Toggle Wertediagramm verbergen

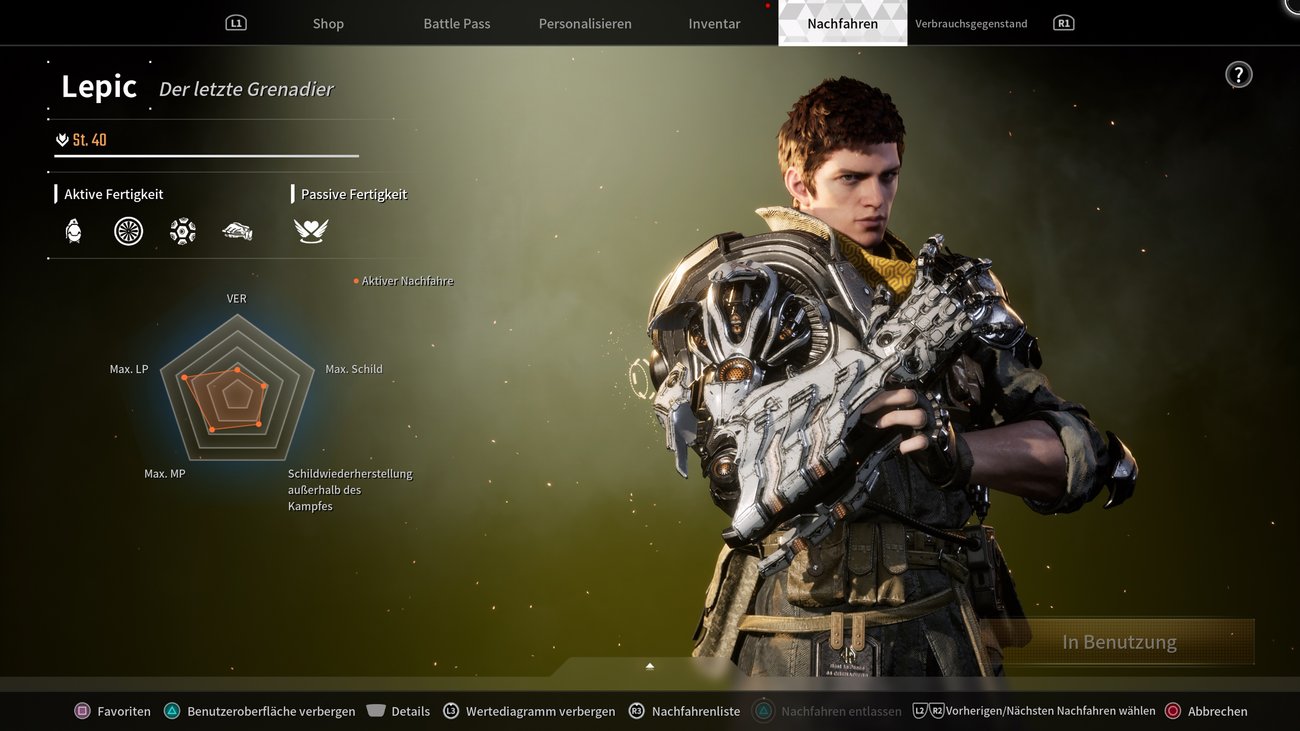click(451, 710)
